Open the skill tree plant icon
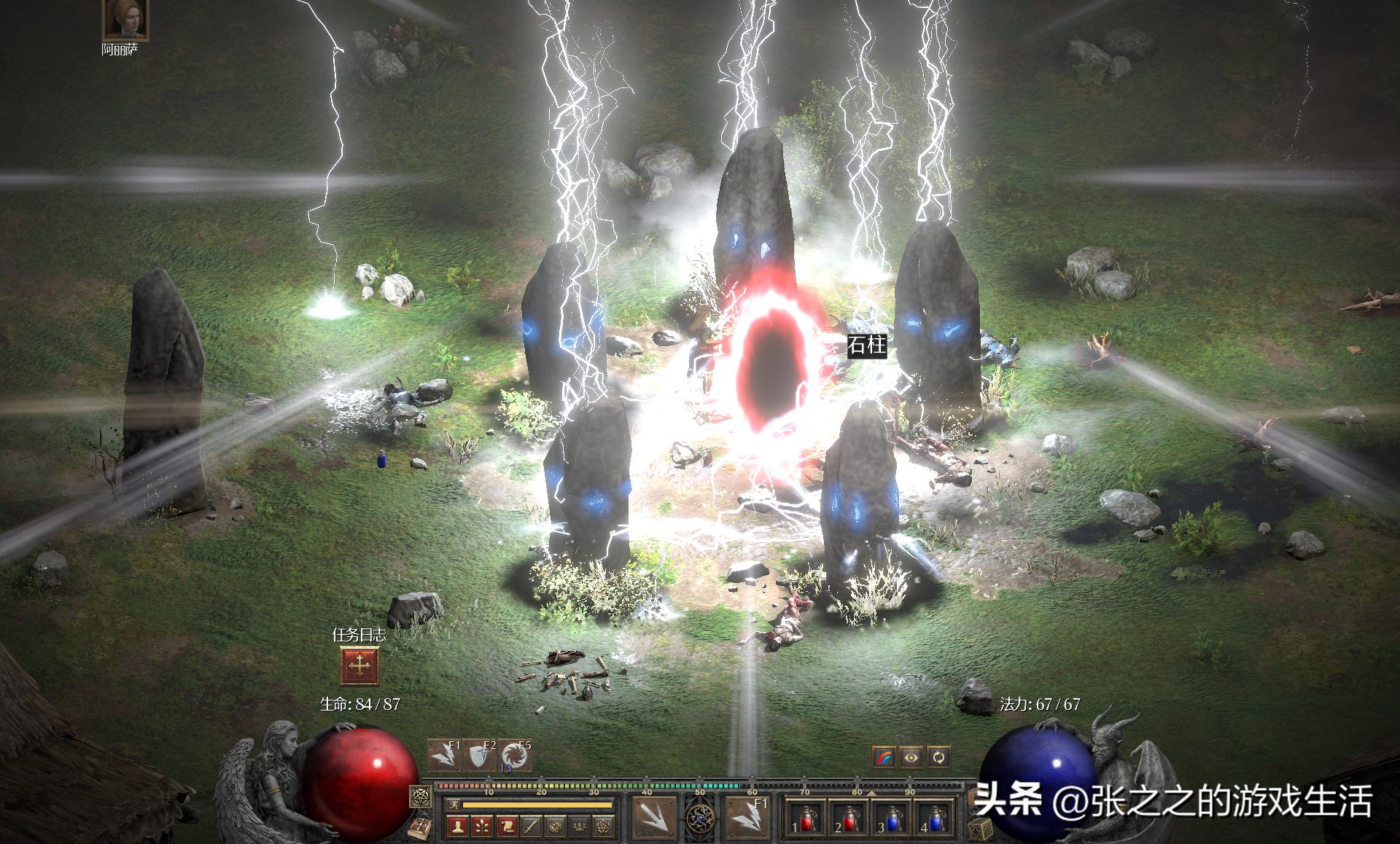Screen dimensions: 1400x844 click(x=483, y=827)
